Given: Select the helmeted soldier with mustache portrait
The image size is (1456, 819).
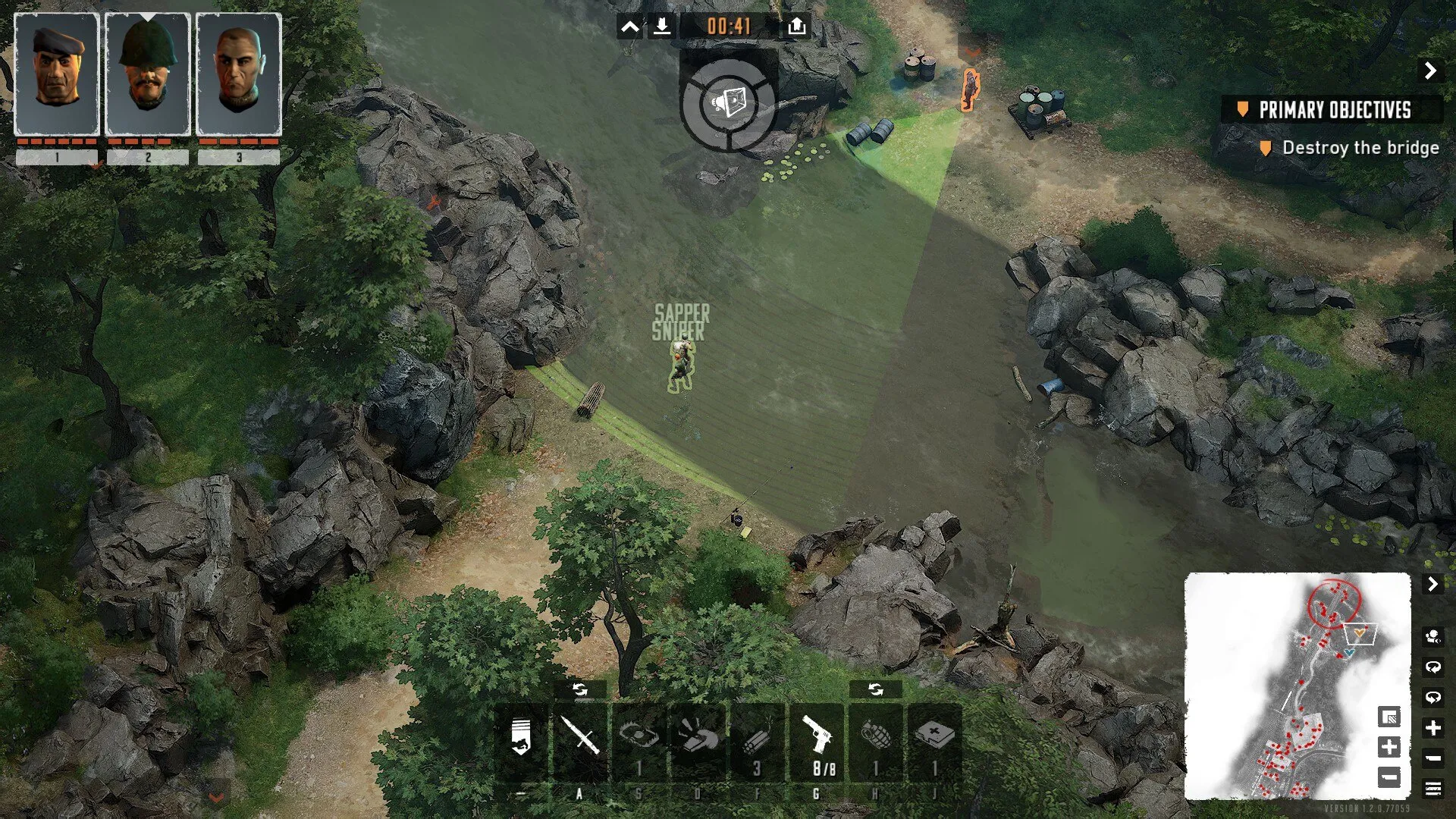Looking at the screenshot, I should point(148,74).
